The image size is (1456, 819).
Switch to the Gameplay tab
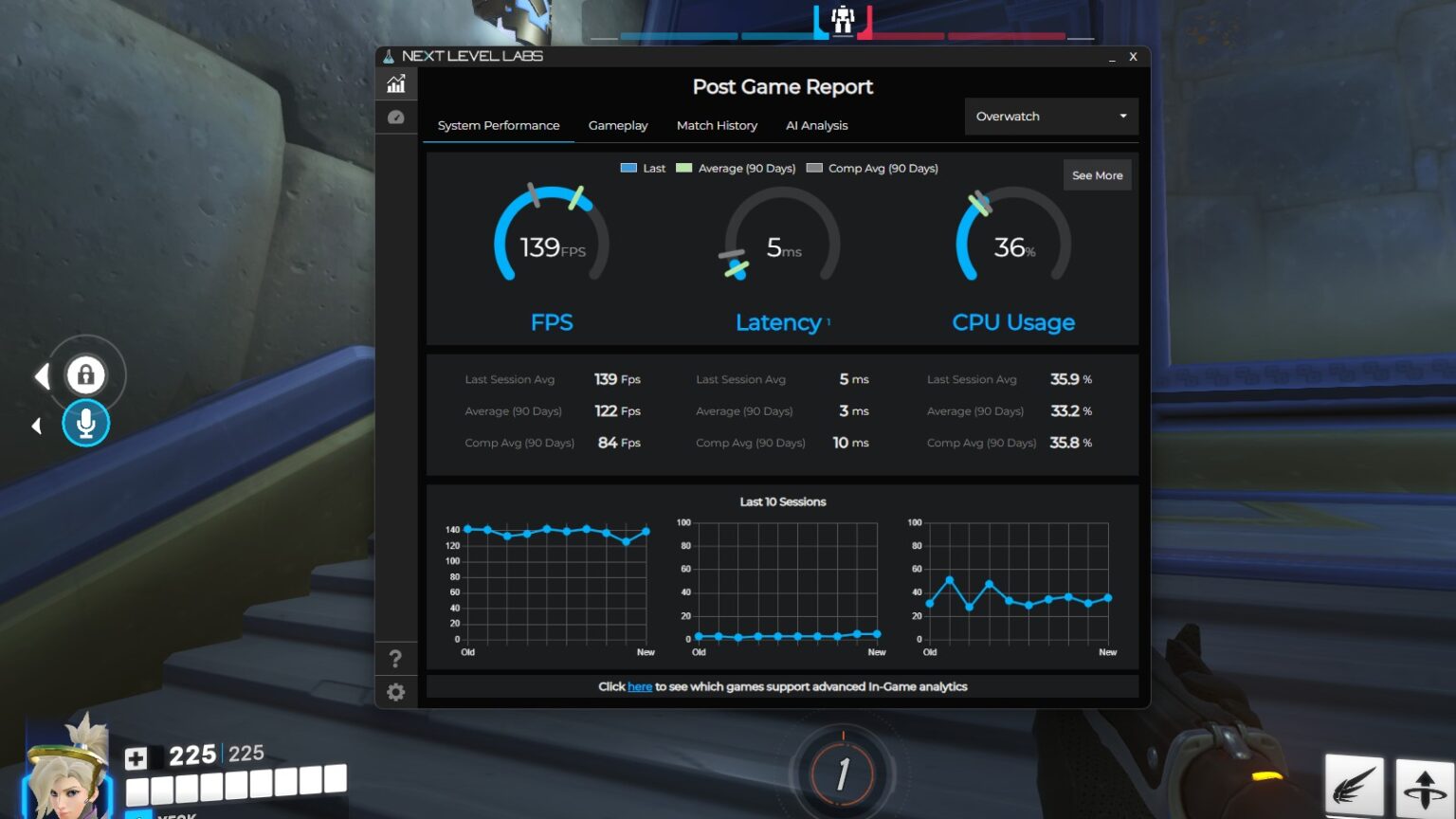pos(617,125)
